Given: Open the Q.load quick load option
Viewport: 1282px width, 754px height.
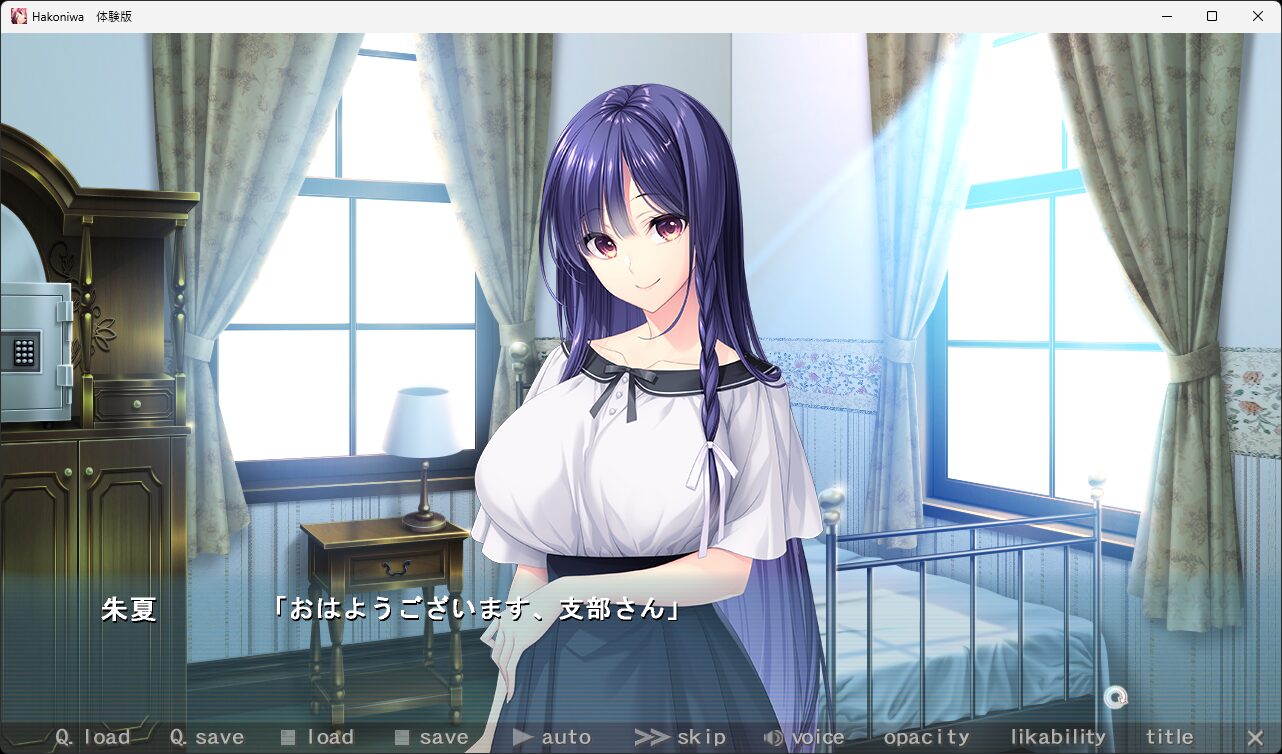Looking at the screenshot, I should pyautogui.click(x=93, y=737).
